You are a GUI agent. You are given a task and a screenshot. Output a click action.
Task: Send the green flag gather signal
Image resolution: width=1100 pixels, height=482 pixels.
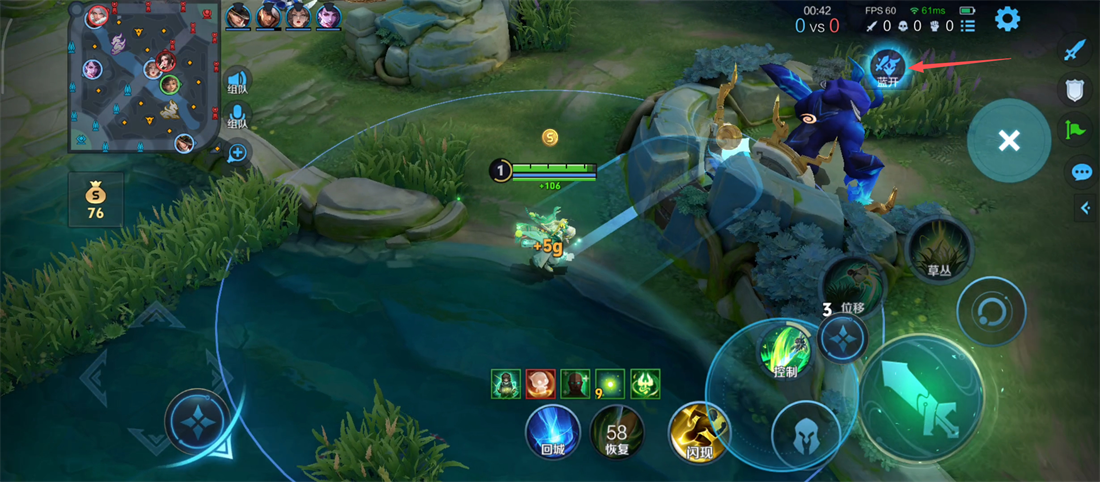click(1075, 130)
